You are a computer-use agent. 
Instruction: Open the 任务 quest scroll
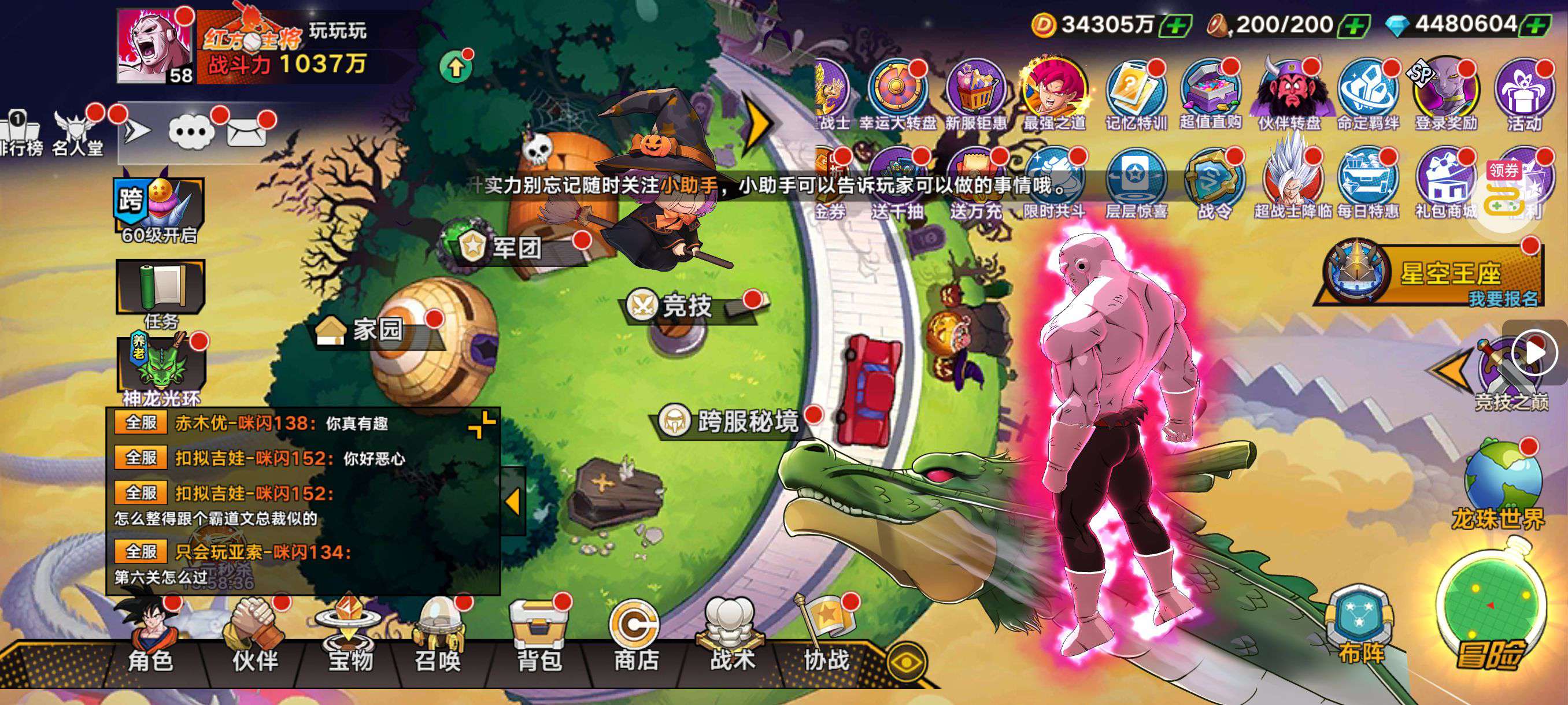(161, 289)
